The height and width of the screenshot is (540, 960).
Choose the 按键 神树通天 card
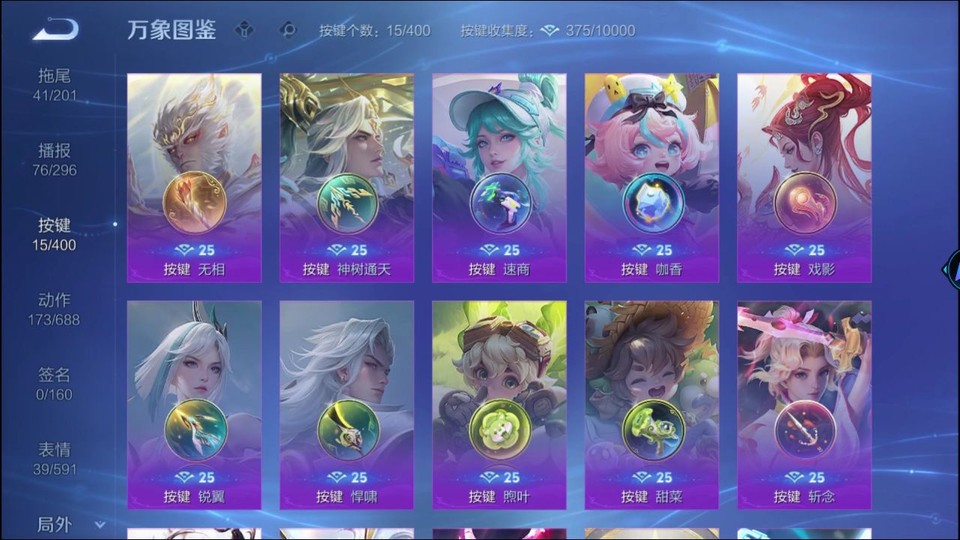click(x=347, y=178)
